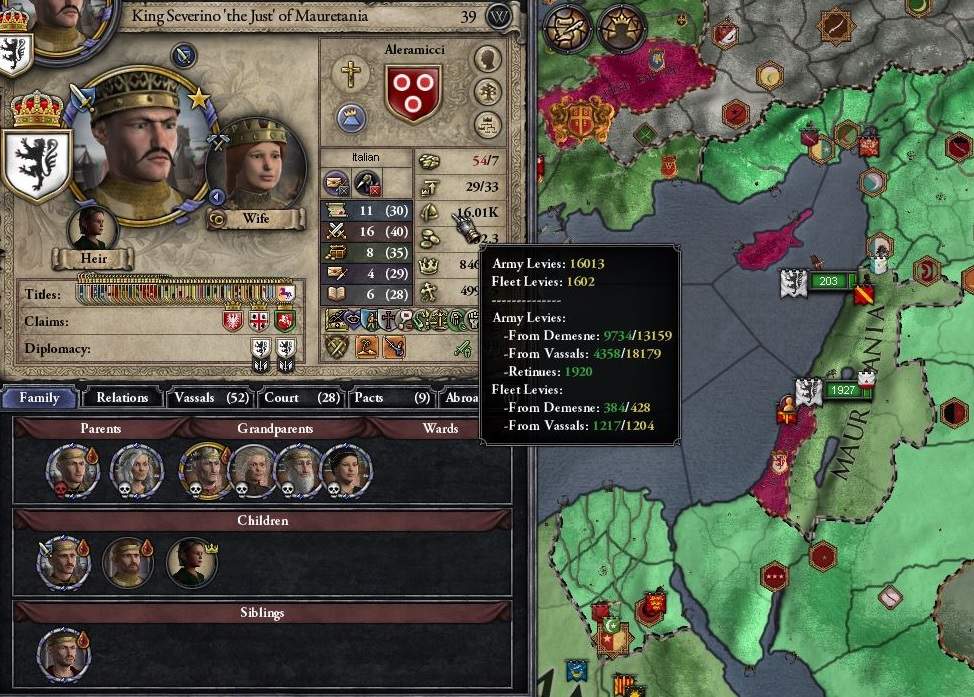Open the head silhouette icon

[487, 59]
